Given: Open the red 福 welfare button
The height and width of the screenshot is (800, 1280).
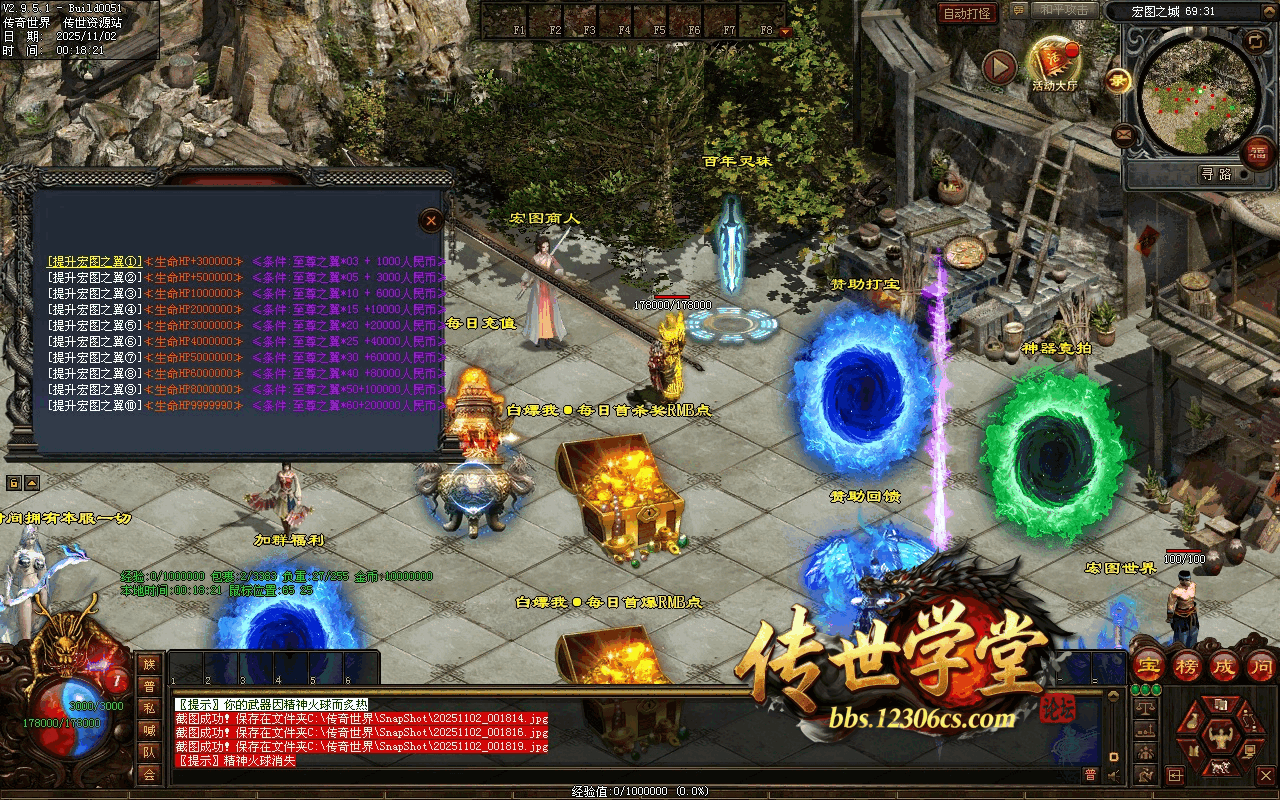Looking at the screenshot, I should (1257, 153).
